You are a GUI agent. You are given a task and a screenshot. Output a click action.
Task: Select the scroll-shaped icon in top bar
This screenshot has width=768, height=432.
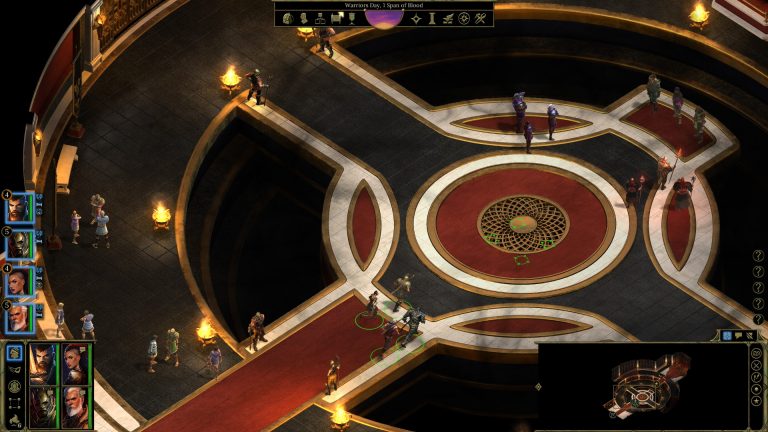coord(337,19)
